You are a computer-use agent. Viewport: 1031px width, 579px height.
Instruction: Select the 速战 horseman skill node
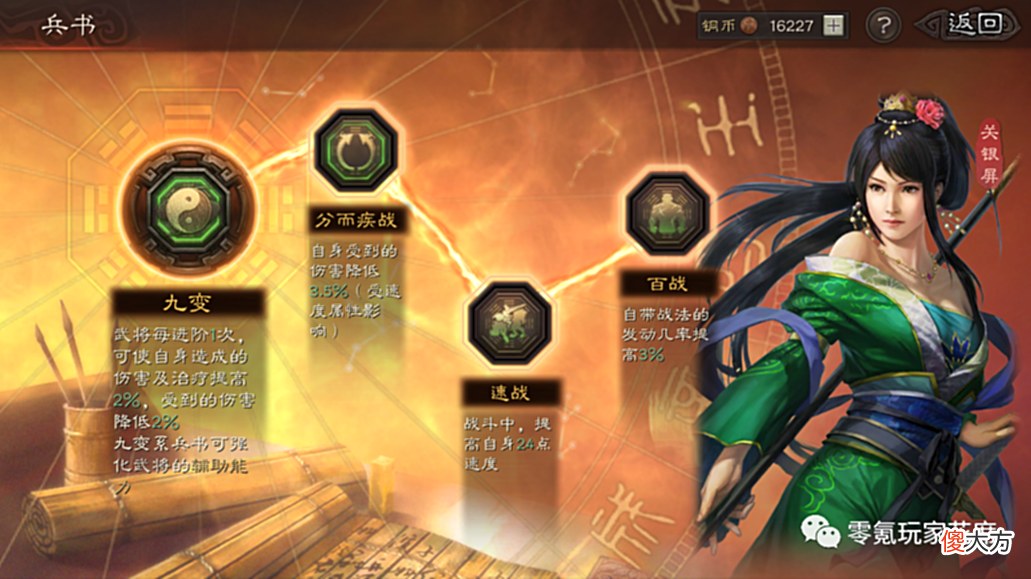click(x=510, y=324)
